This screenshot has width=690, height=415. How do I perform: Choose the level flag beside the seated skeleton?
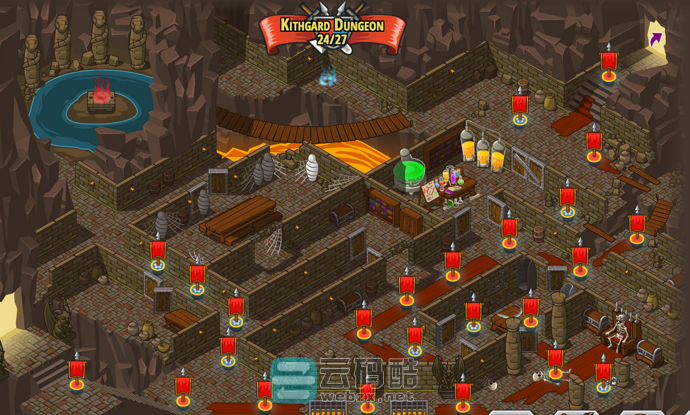click(x=603, y=374)
